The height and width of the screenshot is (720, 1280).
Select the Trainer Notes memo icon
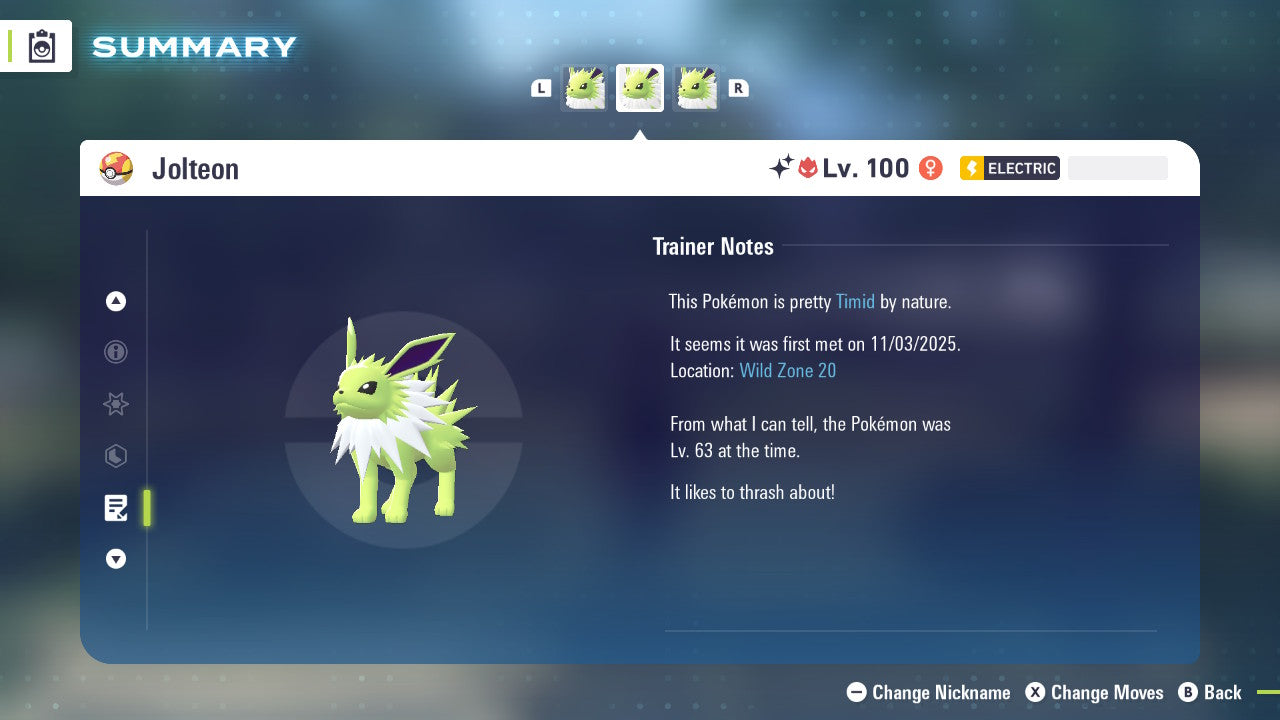[115, 508]
